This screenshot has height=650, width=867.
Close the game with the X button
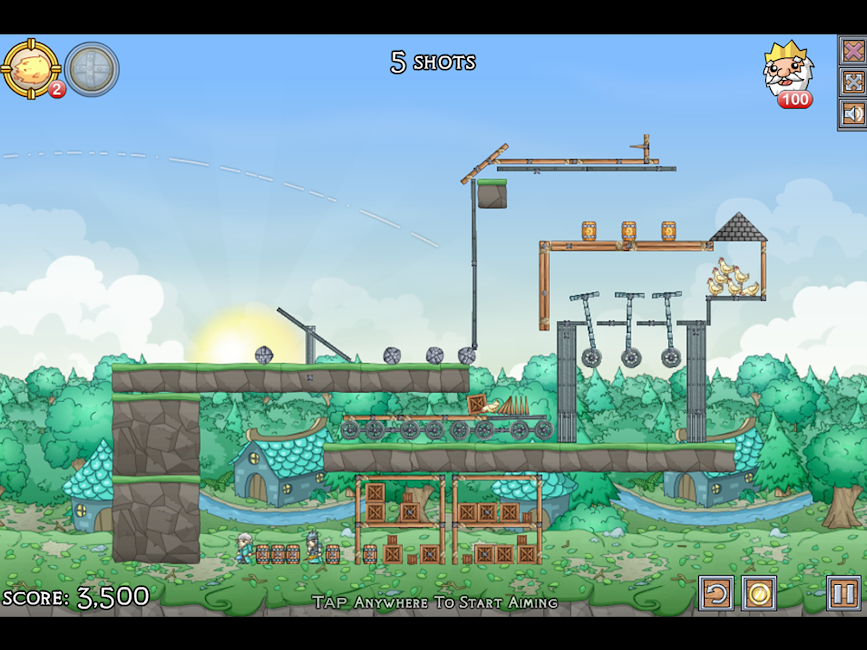(853, 50)
